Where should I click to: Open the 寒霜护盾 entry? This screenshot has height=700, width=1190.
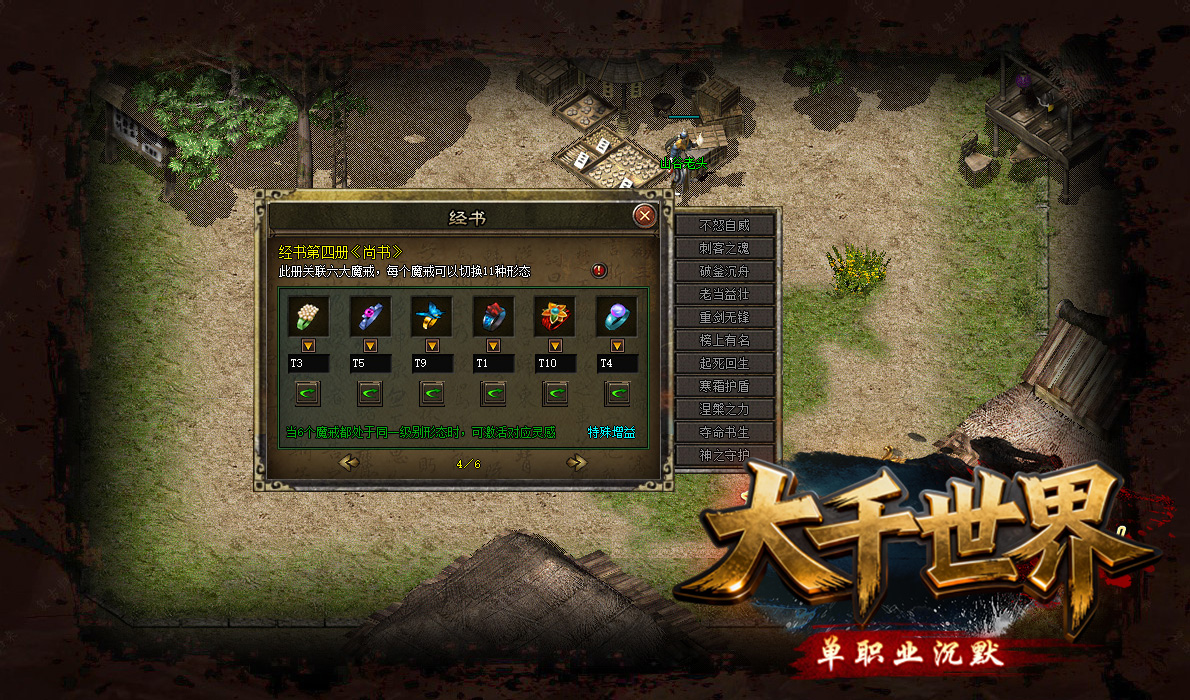point(724,386)
